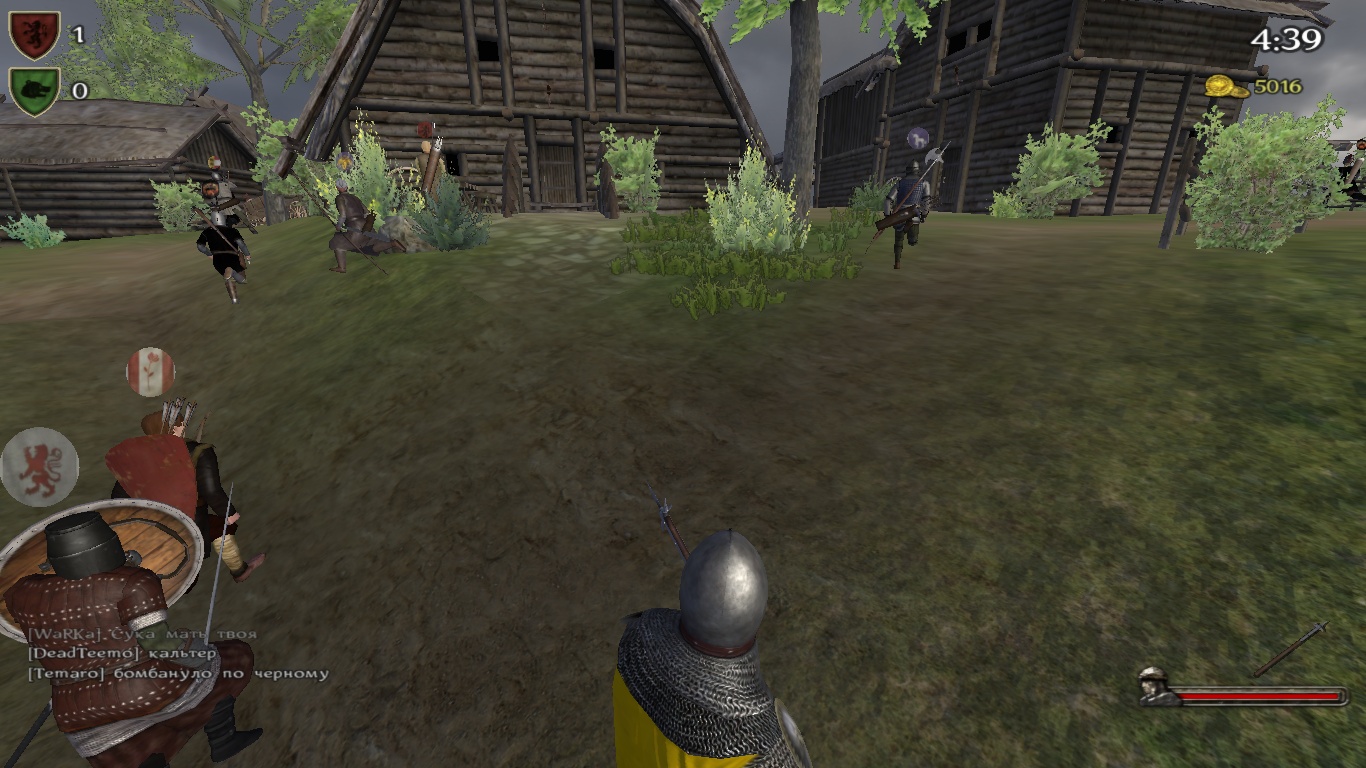Select the helmeted player portrait icon
Image resolution: width=1366 pixels, height=768 pixels.
(x=1156, y=686)
